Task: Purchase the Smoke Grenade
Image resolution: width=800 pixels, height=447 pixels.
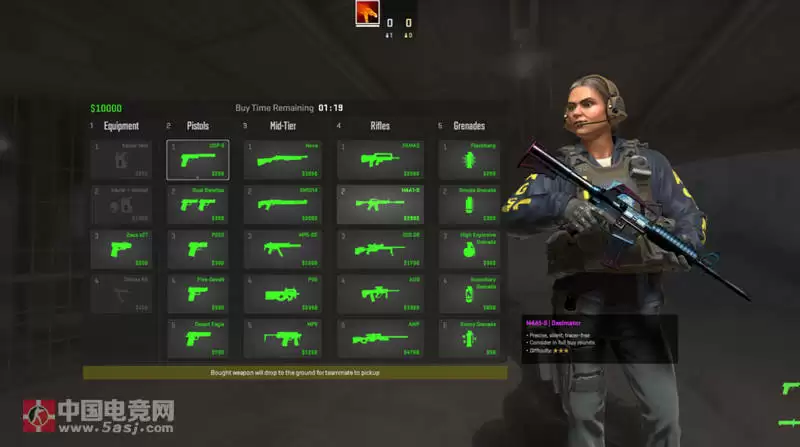Action: (468, 204)
